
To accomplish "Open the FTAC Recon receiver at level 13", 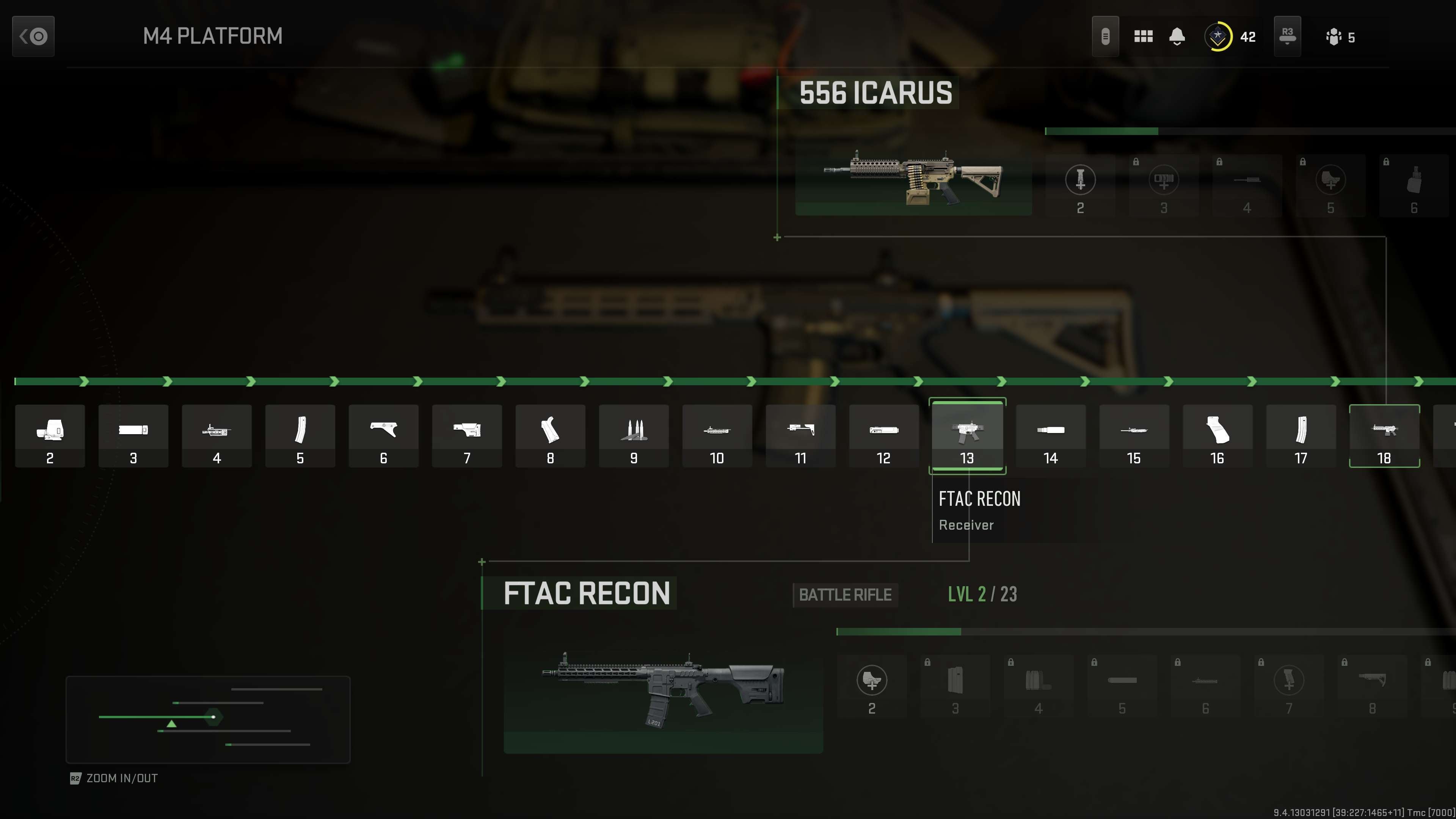I will [967, 435].
